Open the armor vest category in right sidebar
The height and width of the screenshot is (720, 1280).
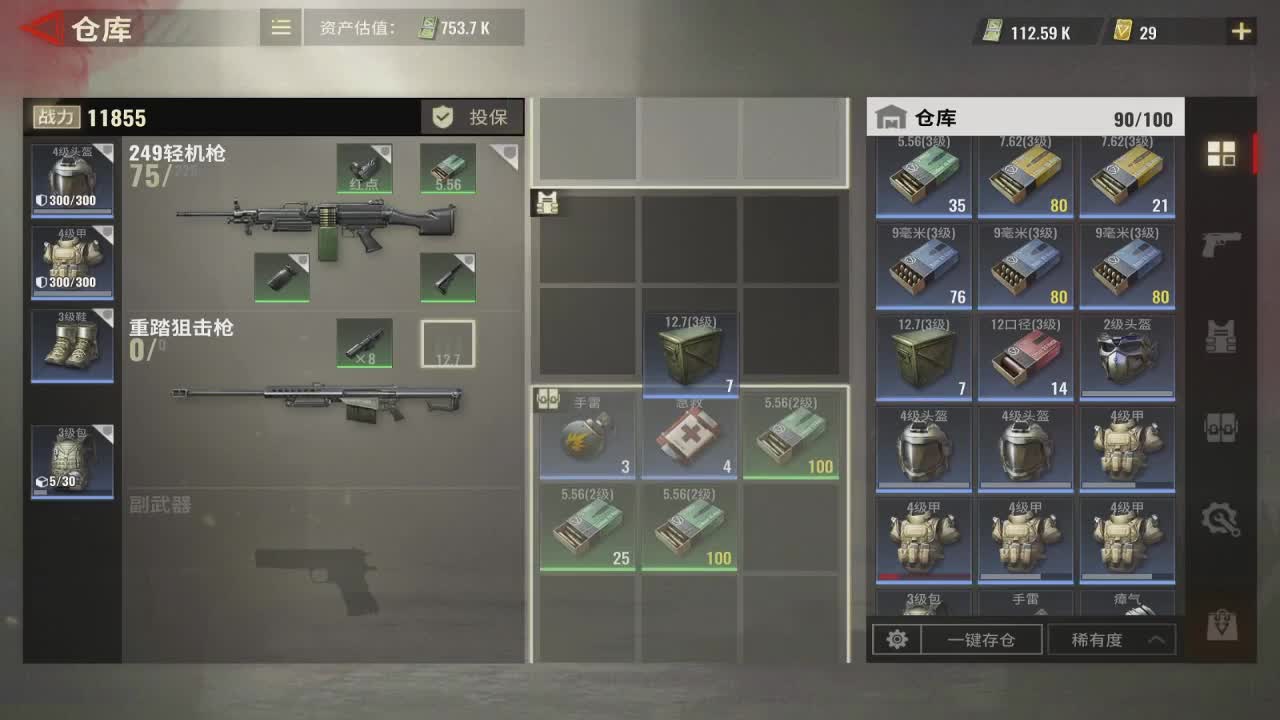(1221, 337)
